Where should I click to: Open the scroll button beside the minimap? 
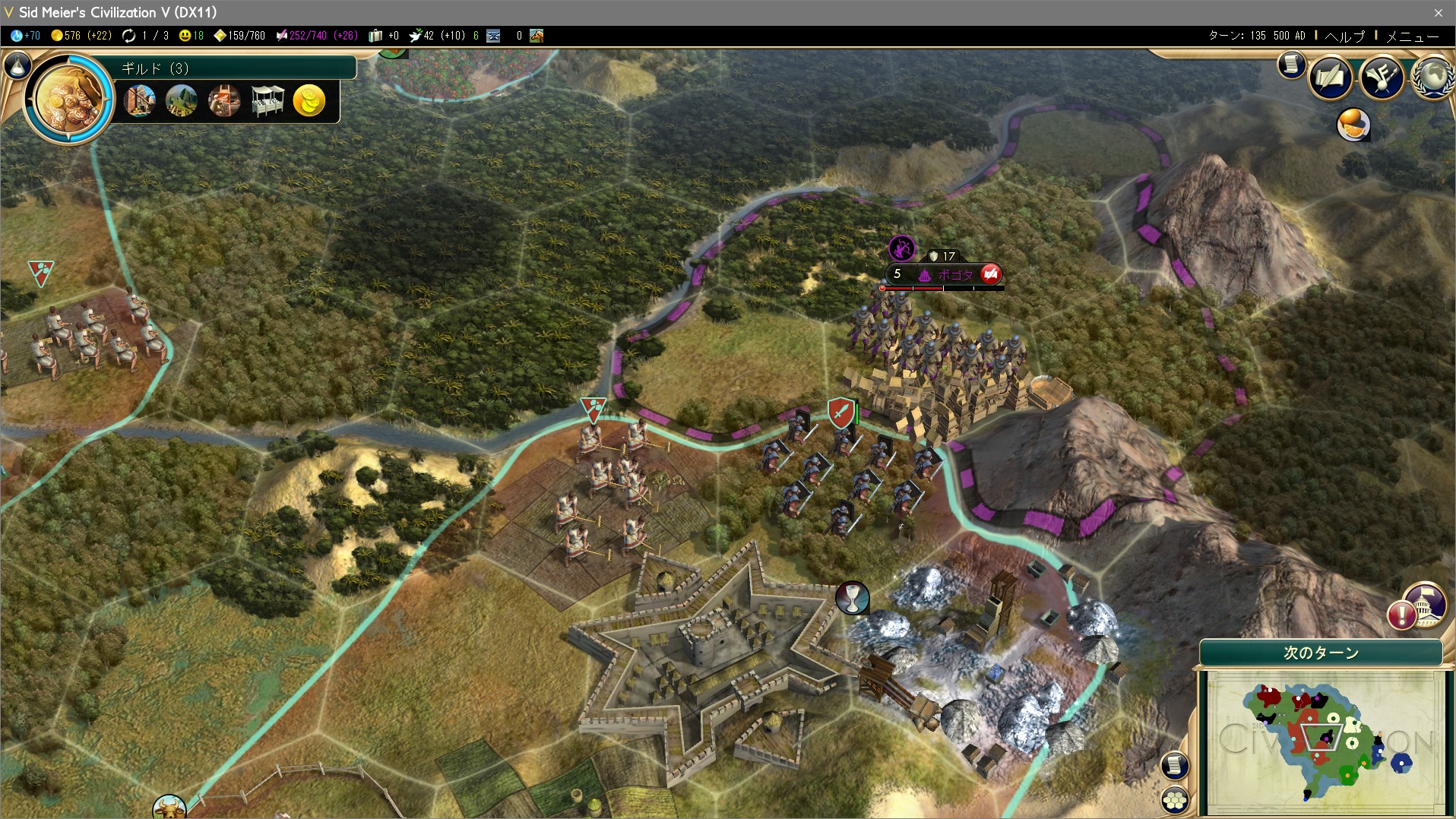pos(1175,765)
